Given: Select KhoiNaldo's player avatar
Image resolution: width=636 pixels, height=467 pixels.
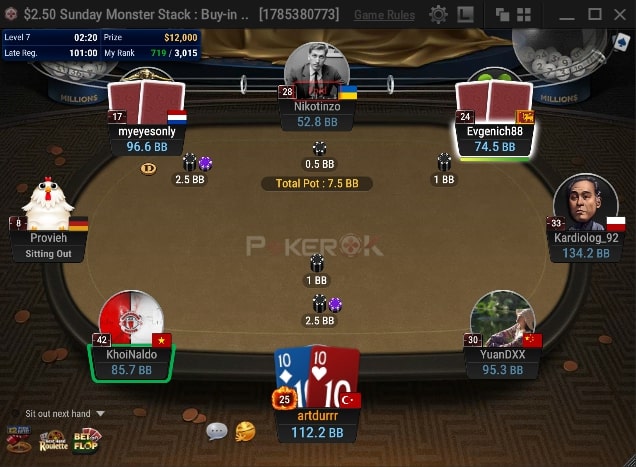Looking at the screenshot, I should coord(131,320).
